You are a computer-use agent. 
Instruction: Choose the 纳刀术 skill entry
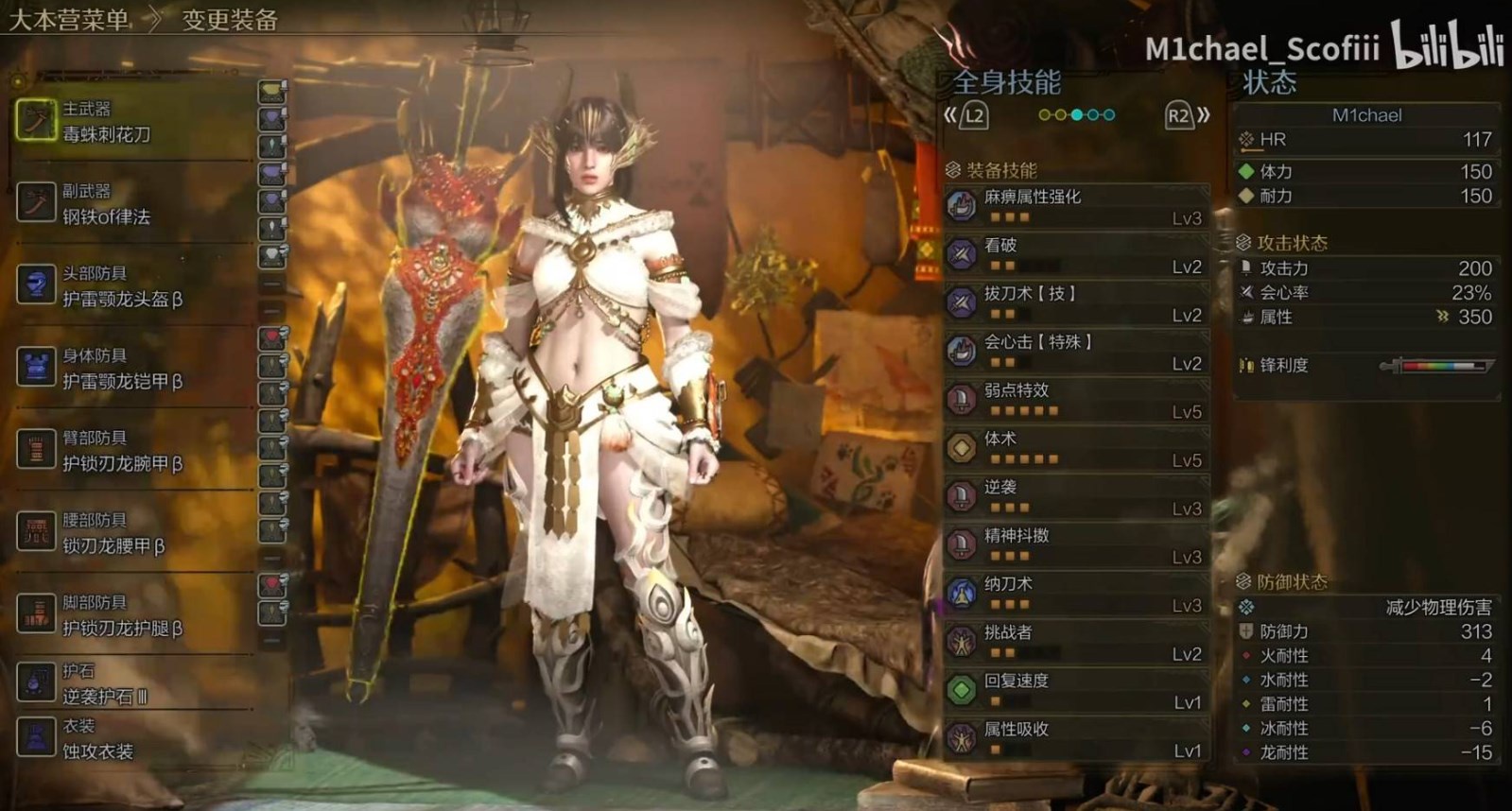pyautogui.click(x=1077, y=594)
